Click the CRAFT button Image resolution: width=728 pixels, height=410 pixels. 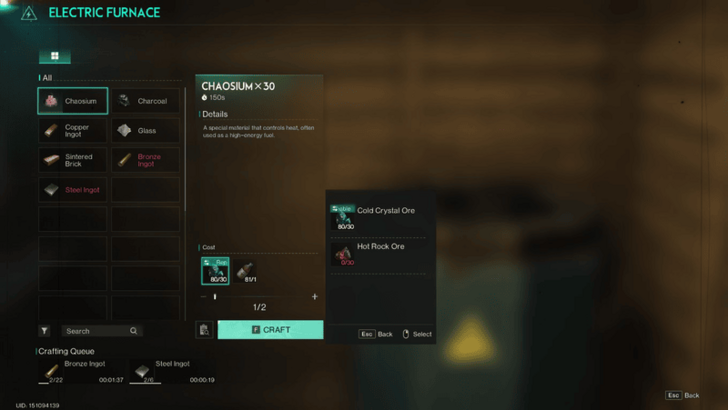click(x=270, y=329)
